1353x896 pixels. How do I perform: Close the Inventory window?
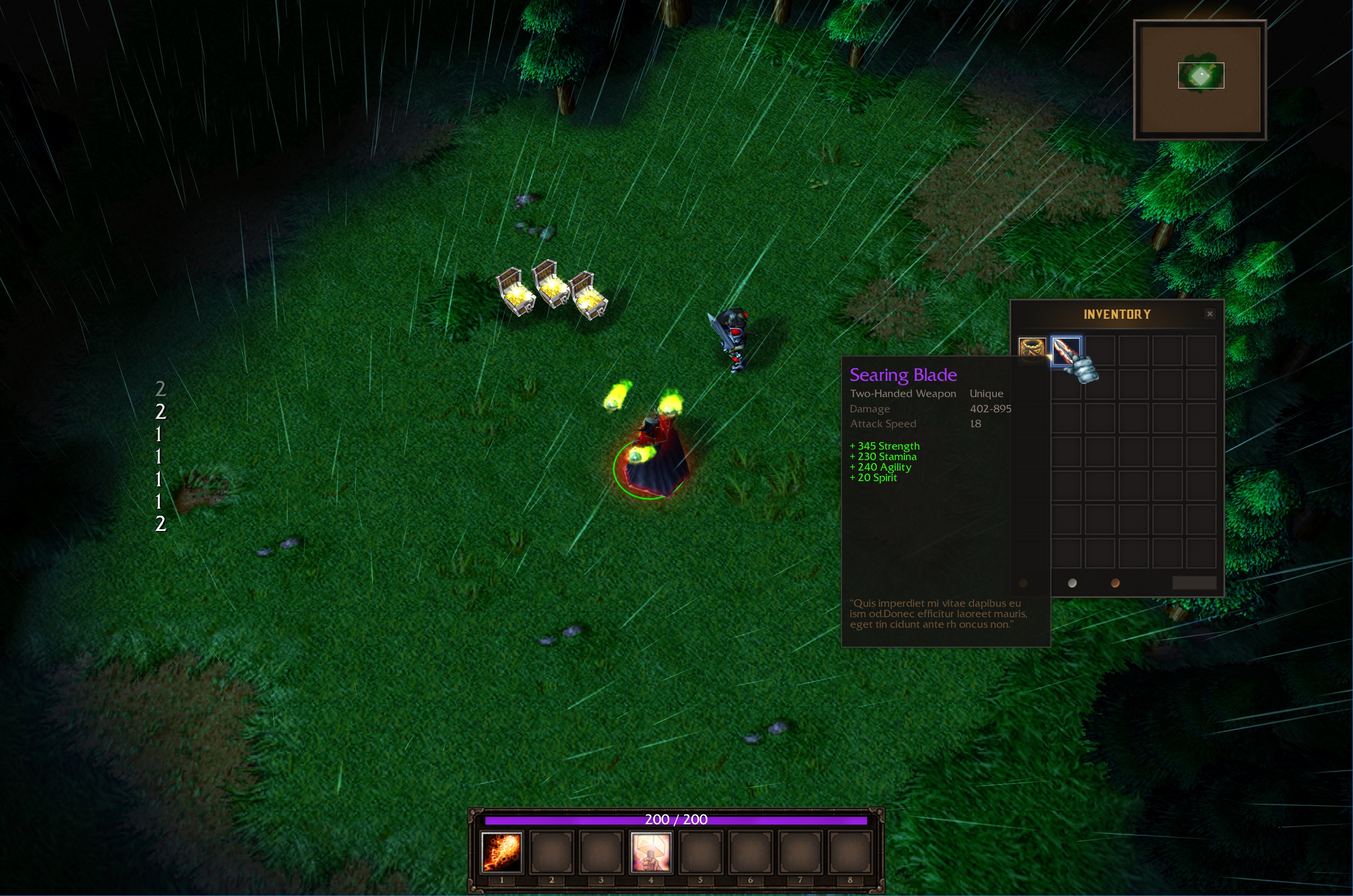point(1209,314)
